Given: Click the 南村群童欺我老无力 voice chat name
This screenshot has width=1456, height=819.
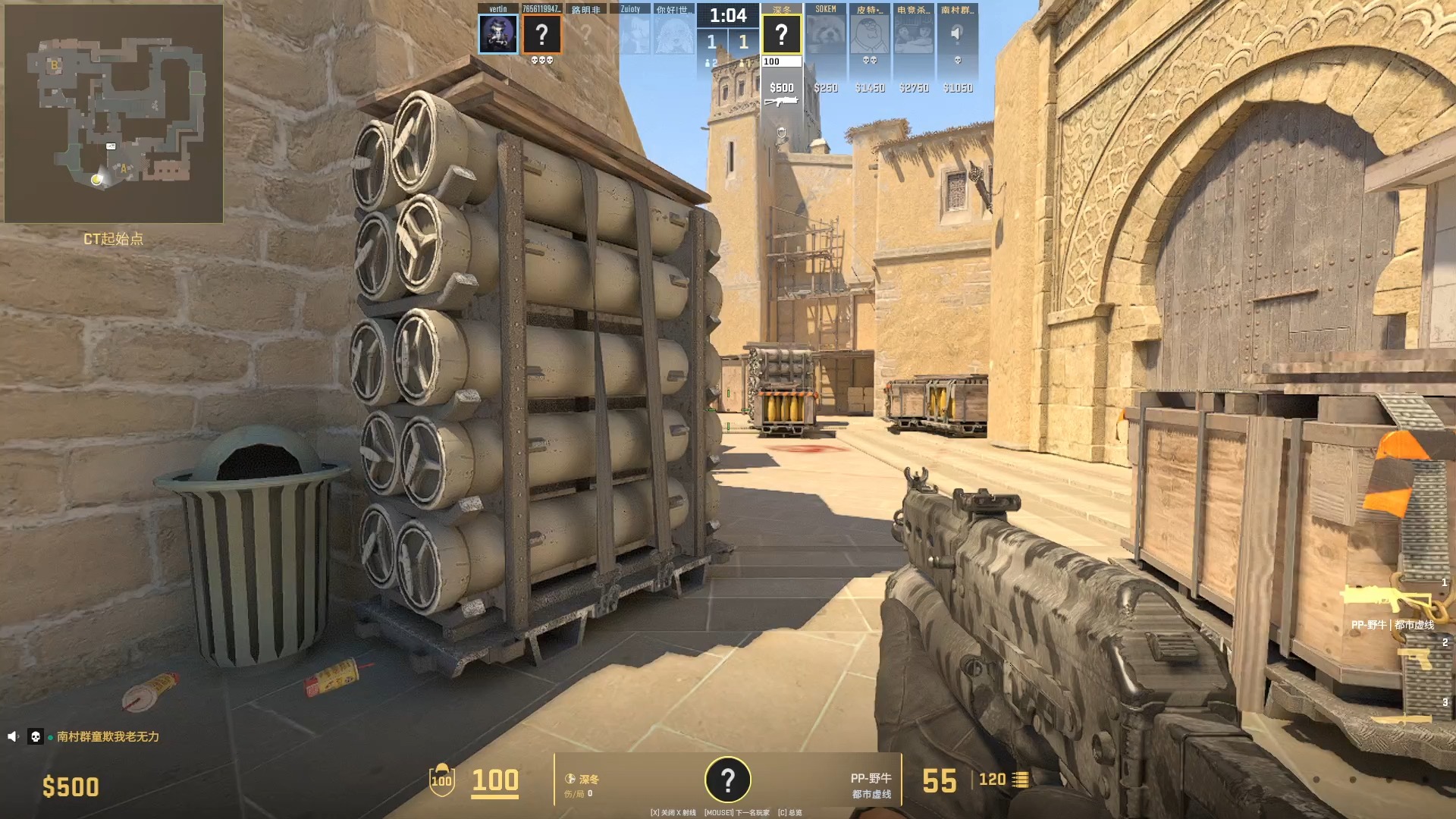Looking at the screenshot, I should pyautogui.click(x=108, y=736).
